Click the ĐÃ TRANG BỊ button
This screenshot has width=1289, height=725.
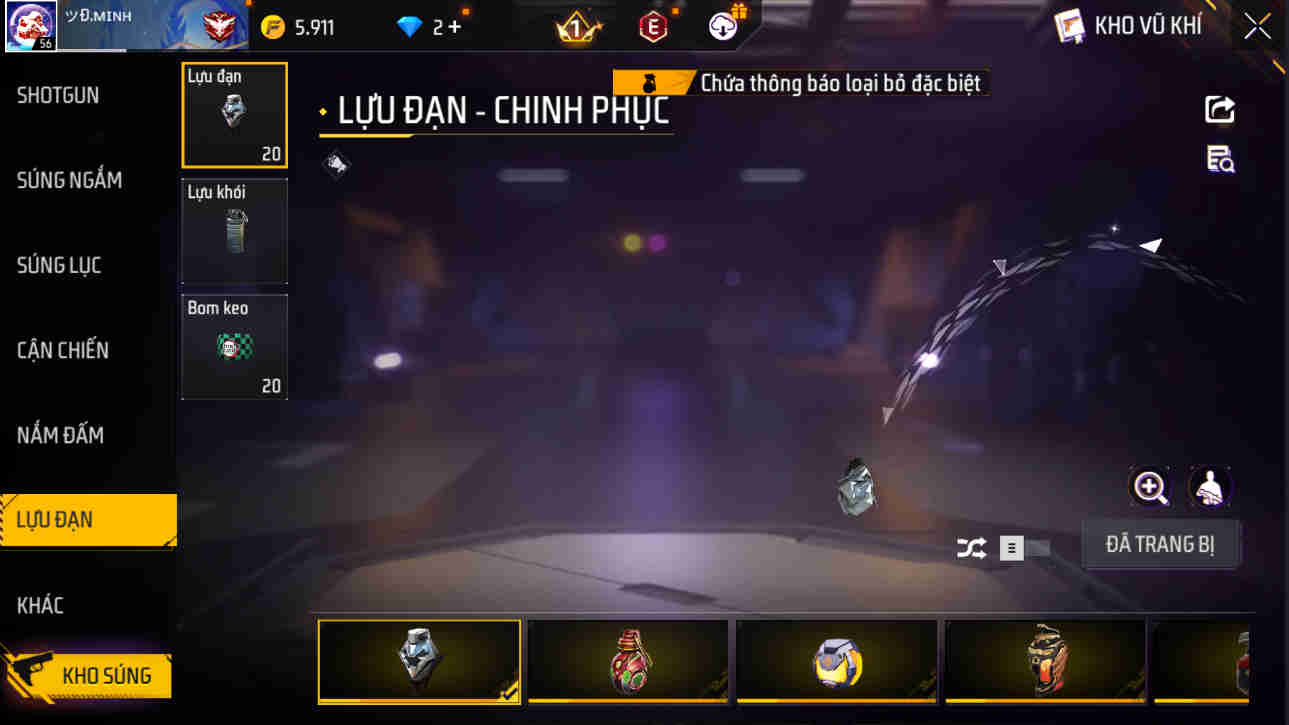pos(1161,543)
